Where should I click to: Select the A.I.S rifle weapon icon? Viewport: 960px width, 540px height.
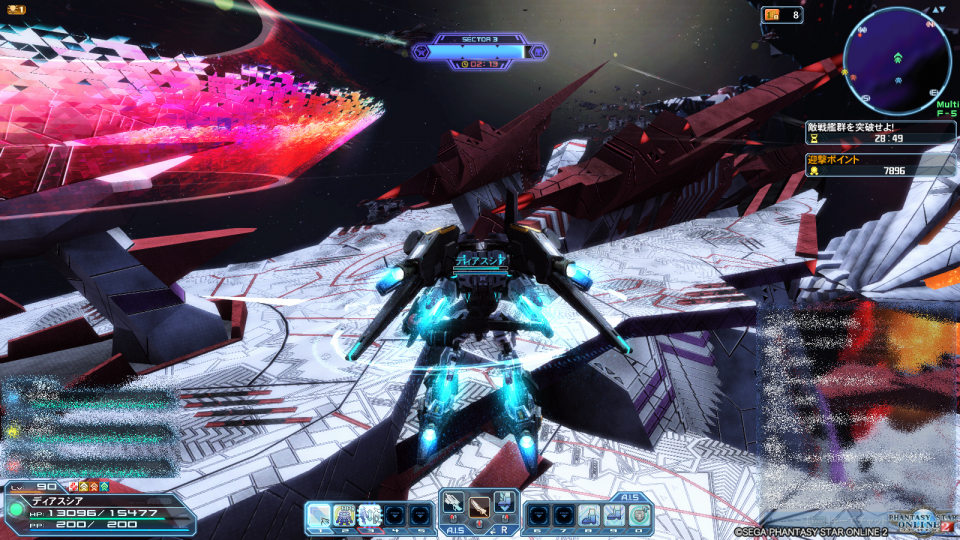[453, 506]
